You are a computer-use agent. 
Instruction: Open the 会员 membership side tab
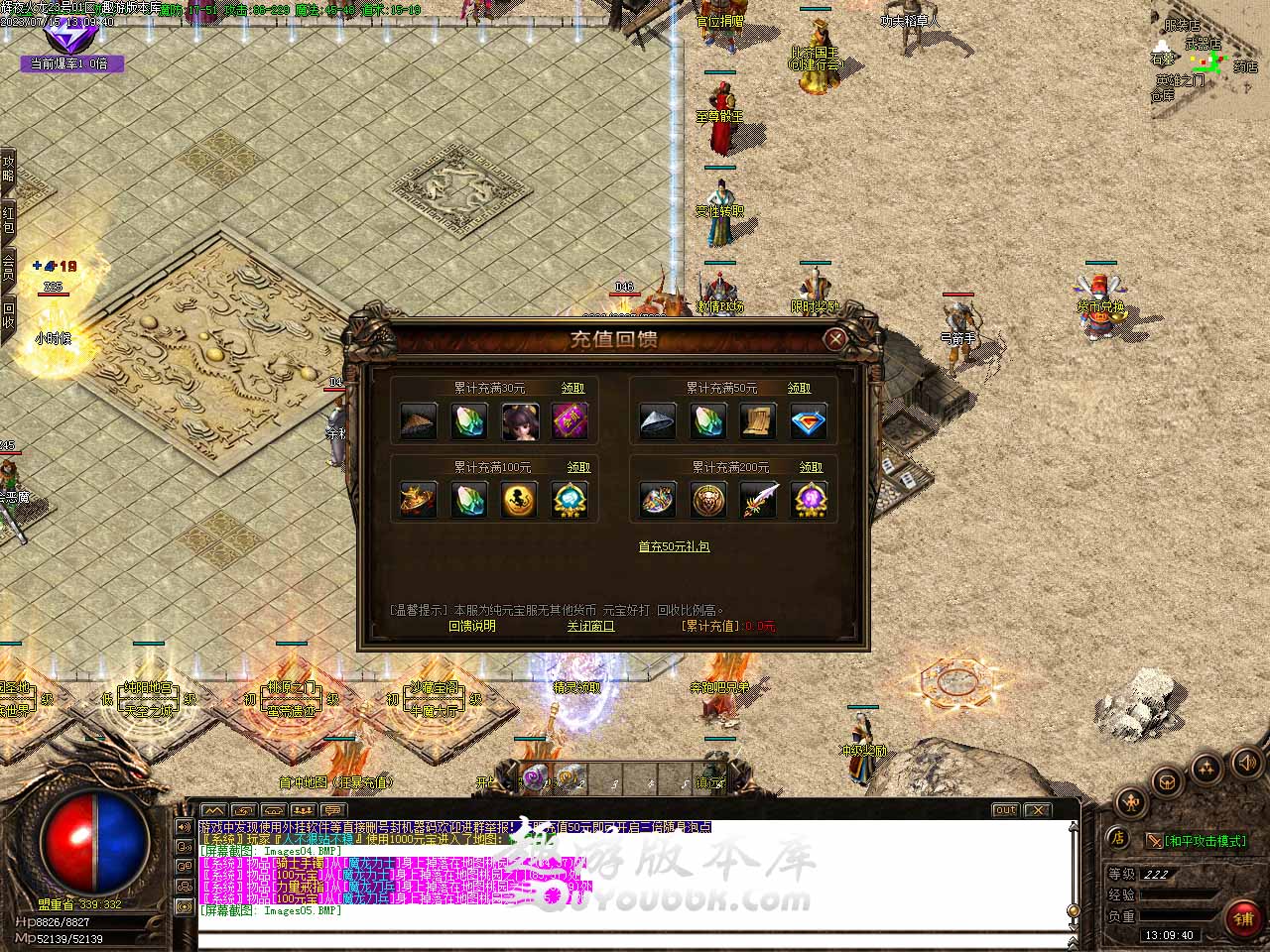(x=8, y=268)
